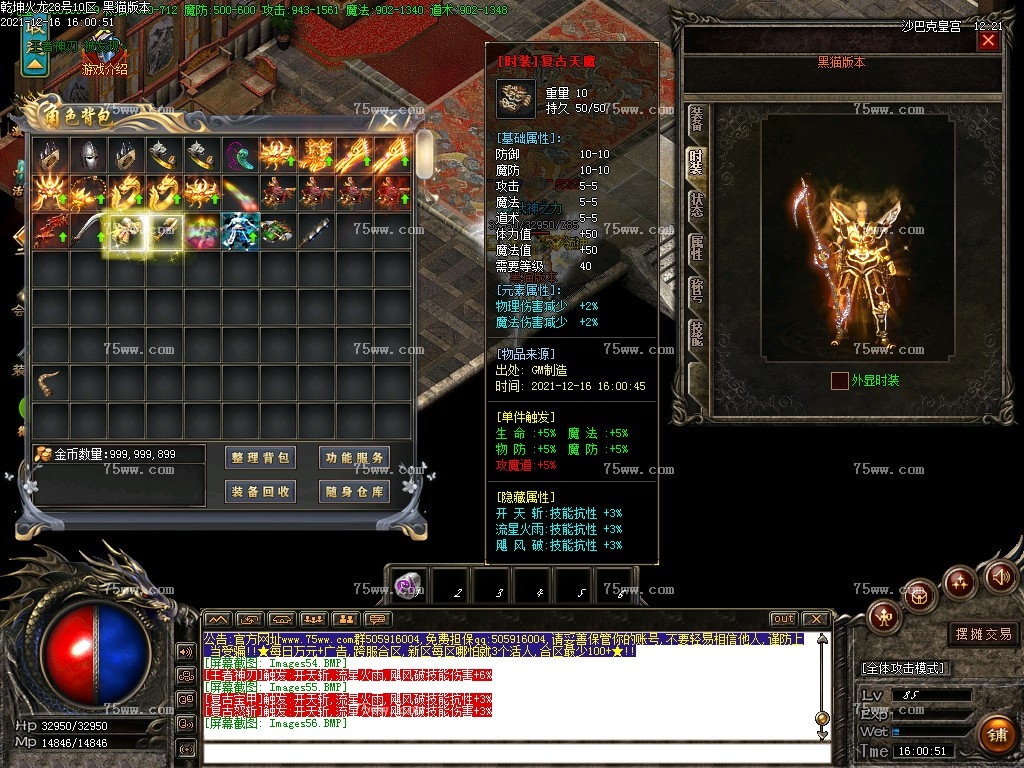Open 功能服务 function services
Viewport: 1024px width, 768px height.
pos(355,458)
